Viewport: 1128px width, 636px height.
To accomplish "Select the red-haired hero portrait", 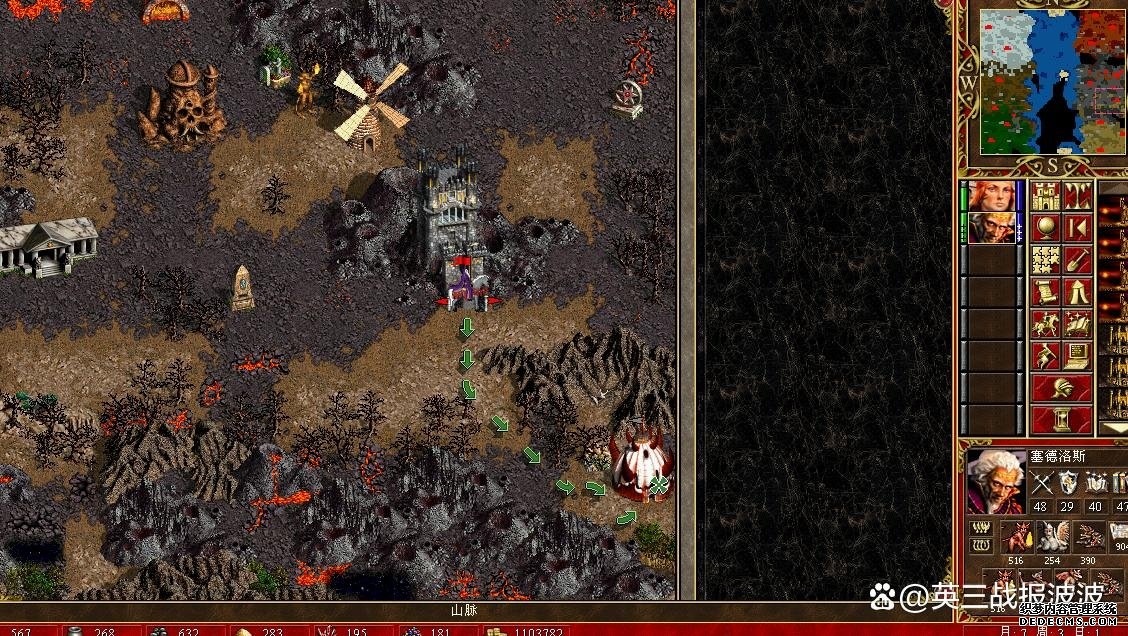I will click(991, 196).
